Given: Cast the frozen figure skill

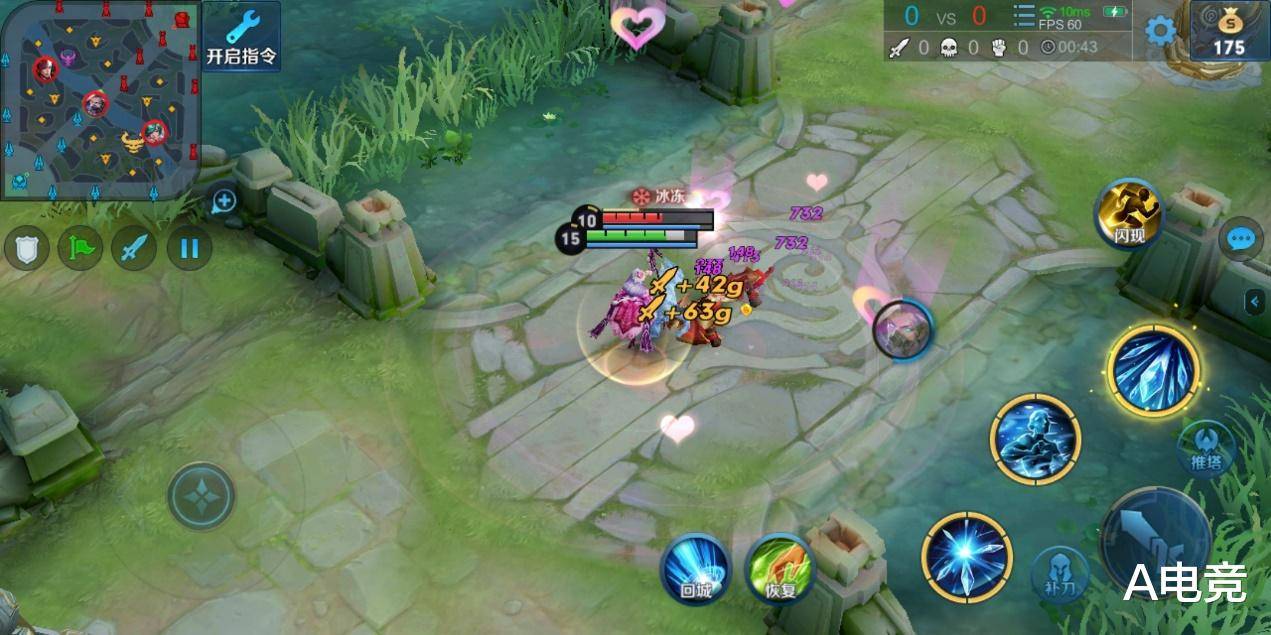Looking at the screenshot, I should click(x=1035, y=439).
